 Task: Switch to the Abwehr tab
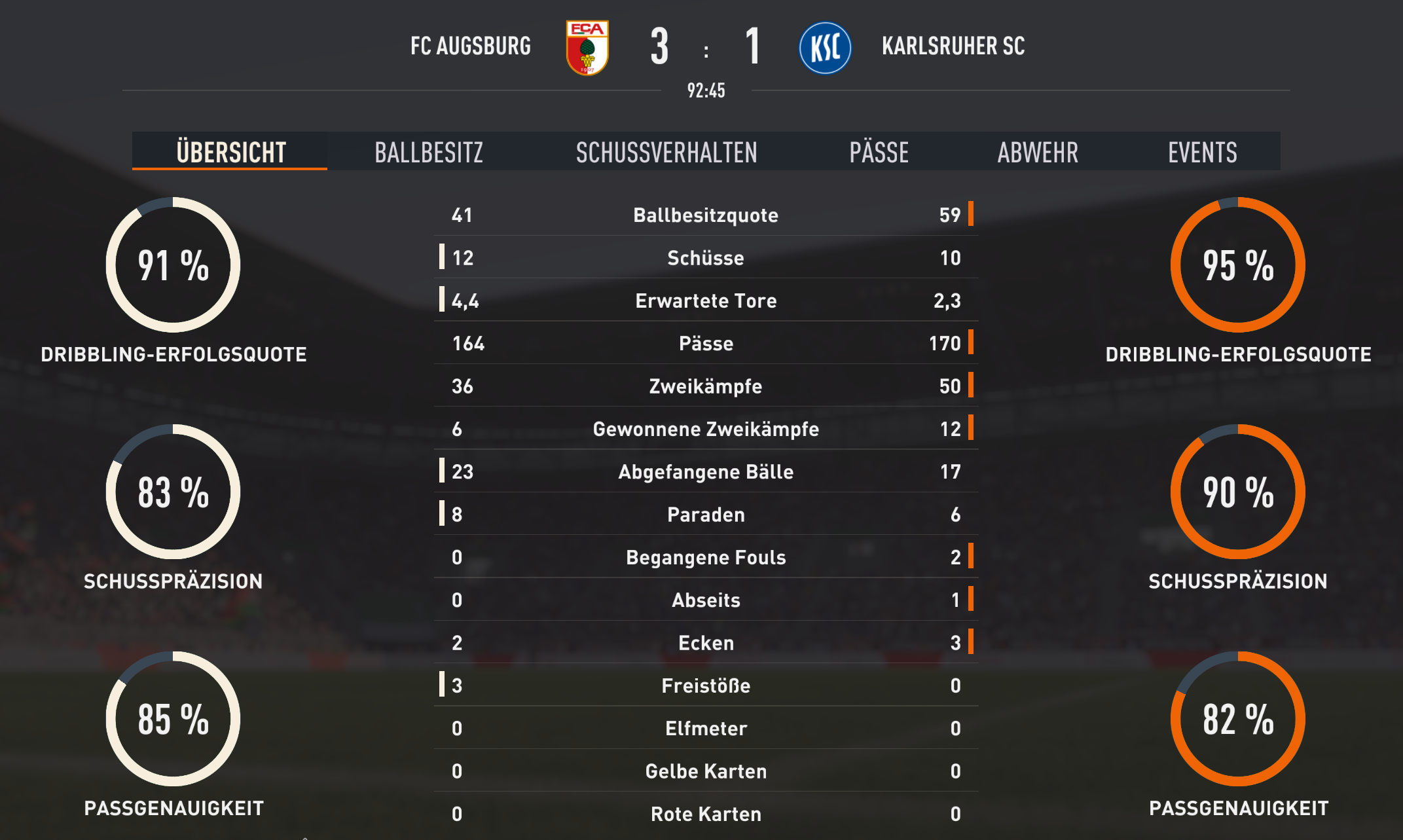(x=1038, y=152)
